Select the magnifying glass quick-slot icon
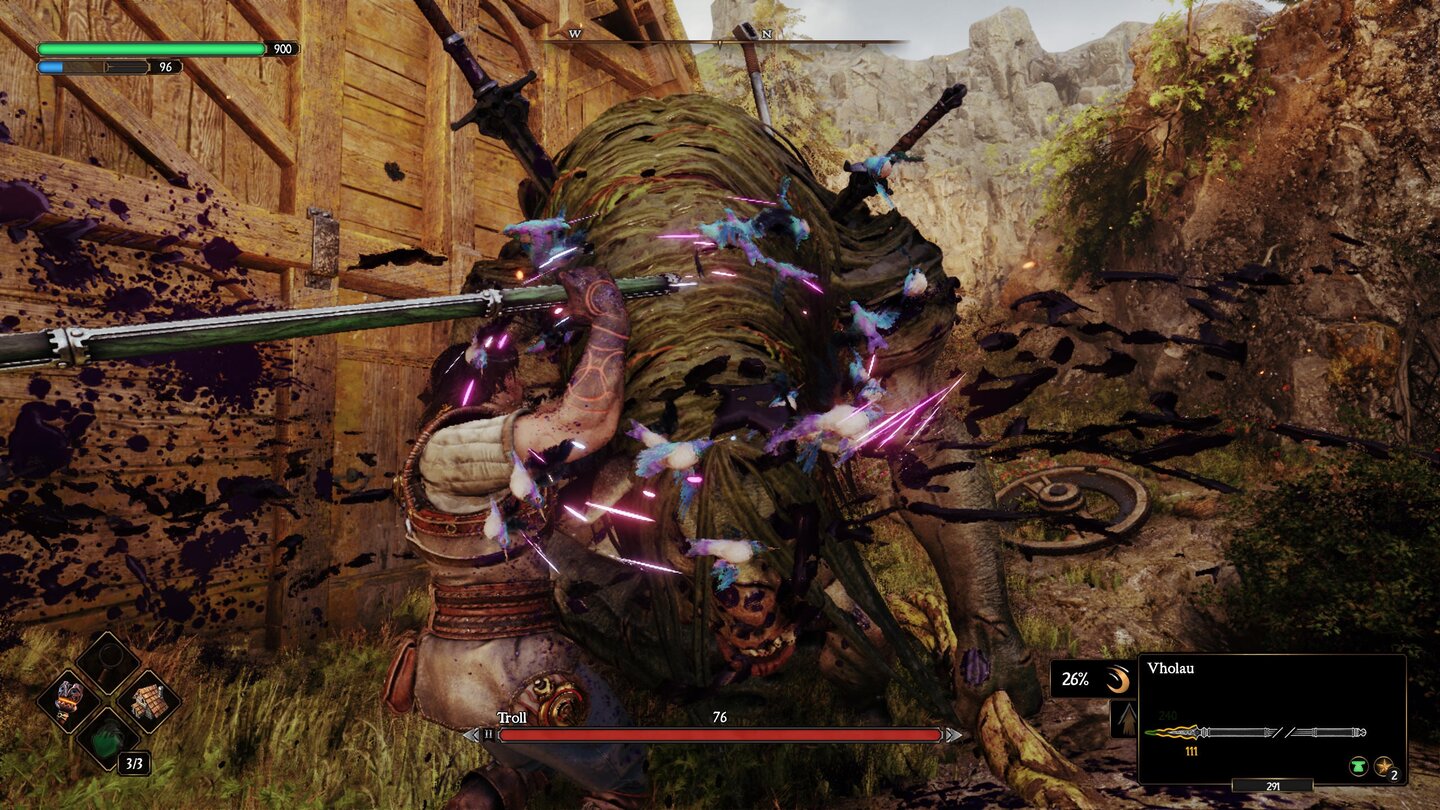1440x810 pixels. (x=107, y=660)
